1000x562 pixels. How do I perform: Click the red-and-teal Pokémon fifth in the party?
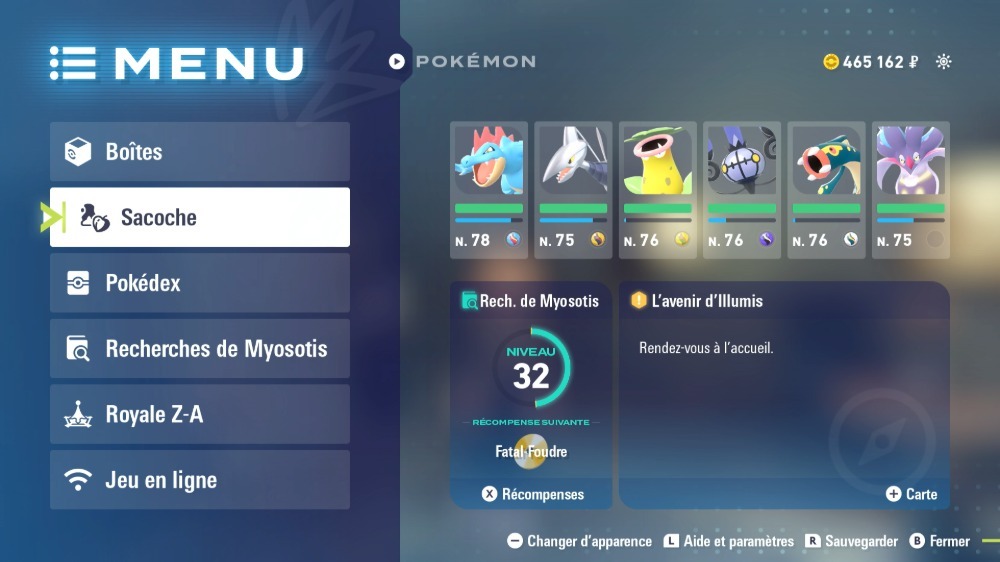[x=826, y=190]
